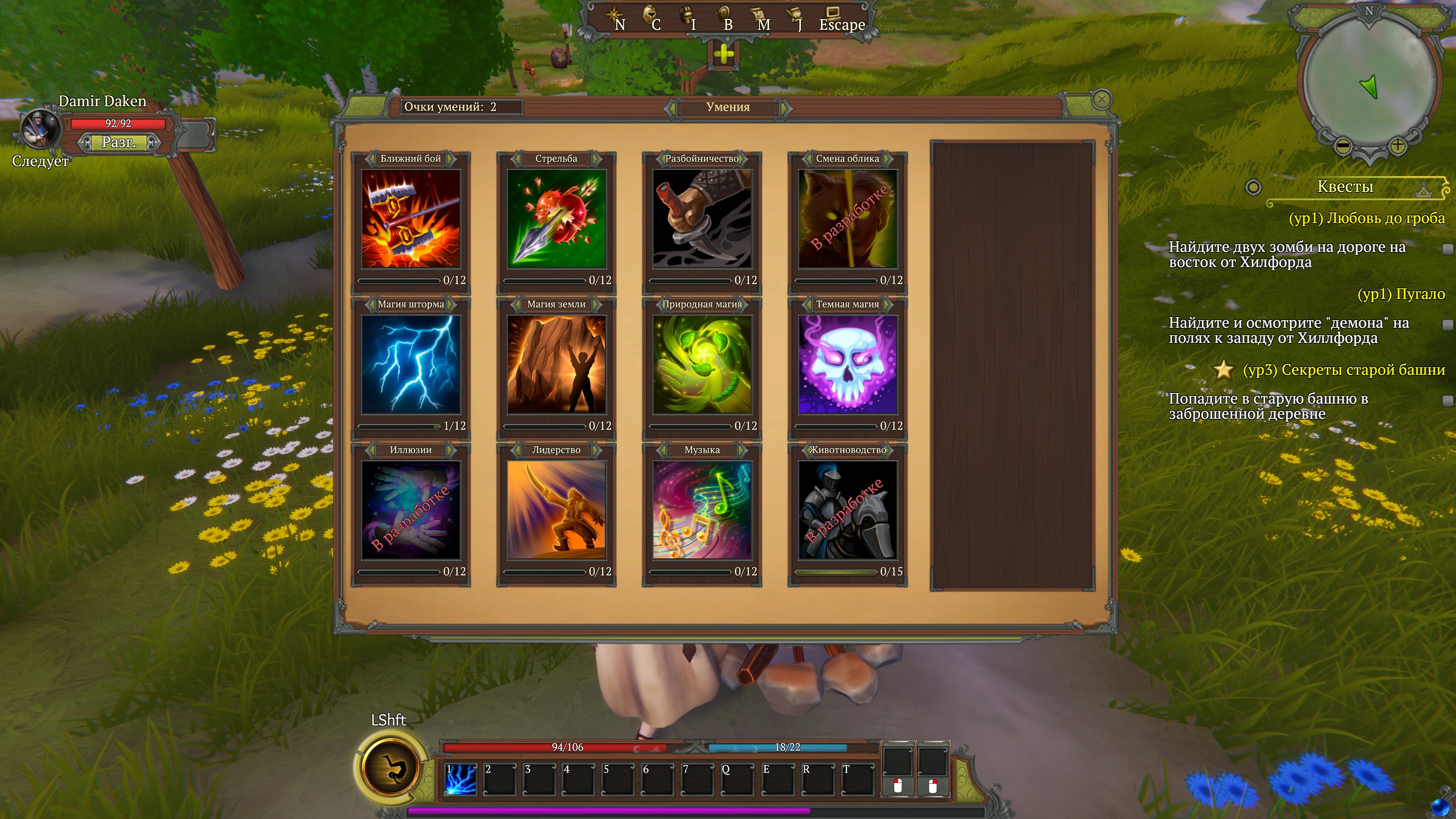Choose the Темная магия skull skill
The image size is (1456, 819).
click(847, 365)
